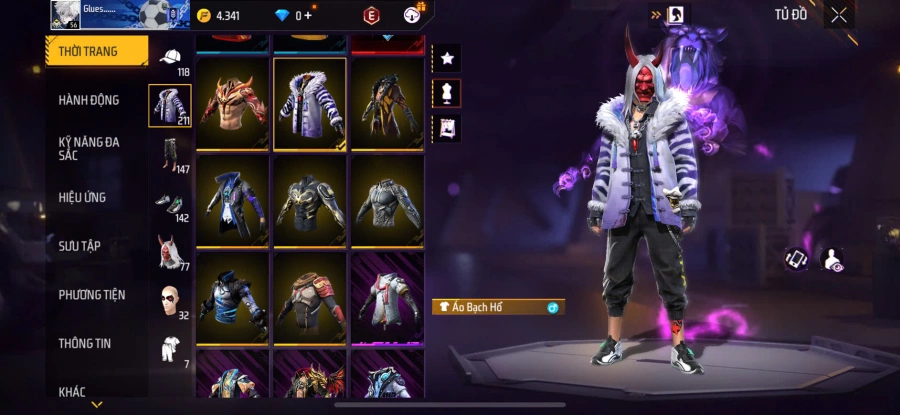Pick the shirtless flame tattoo top

click(233, 103)
